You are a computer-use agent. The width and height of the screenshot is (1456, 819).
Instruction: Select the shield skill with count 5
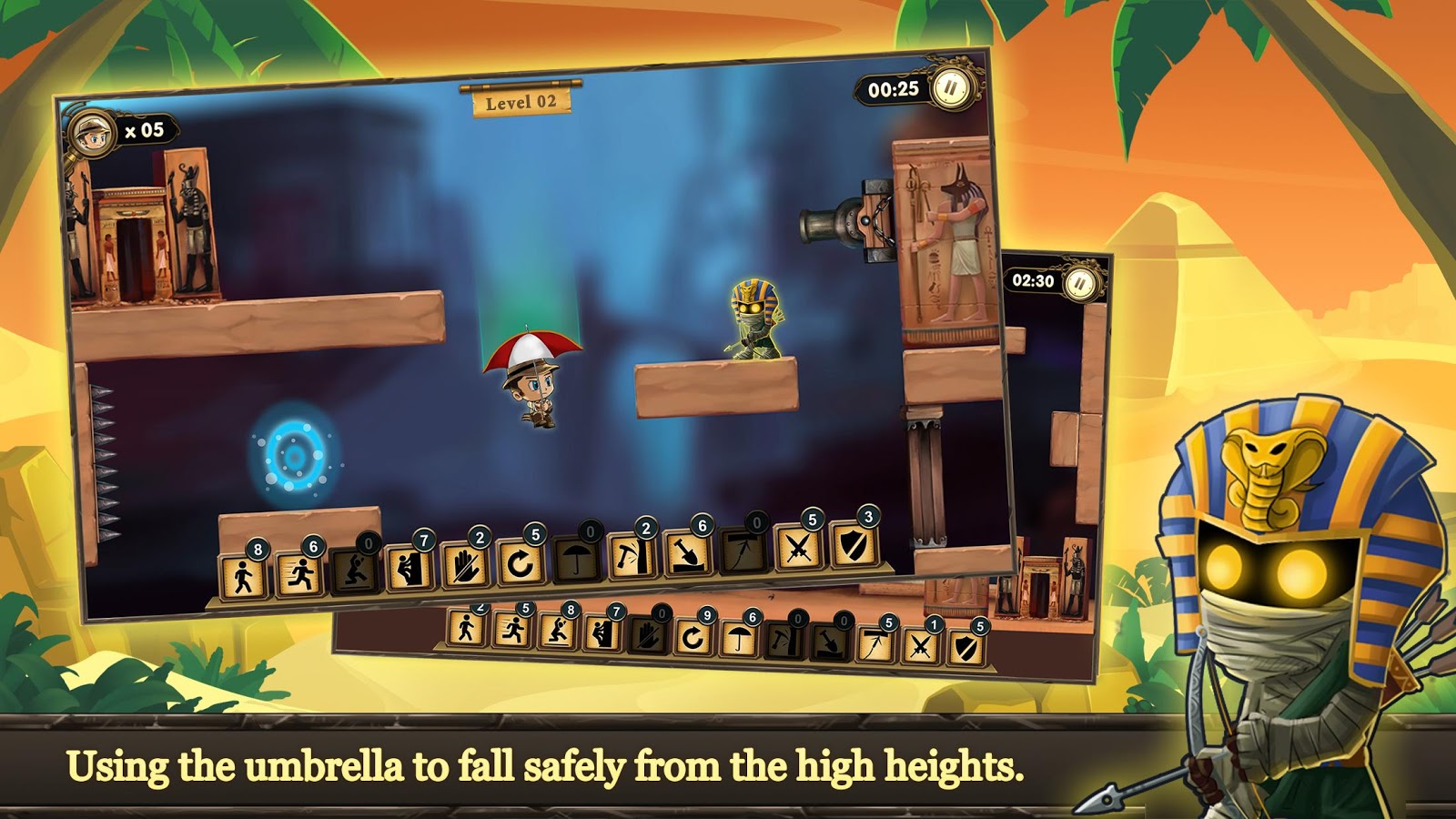966,648
